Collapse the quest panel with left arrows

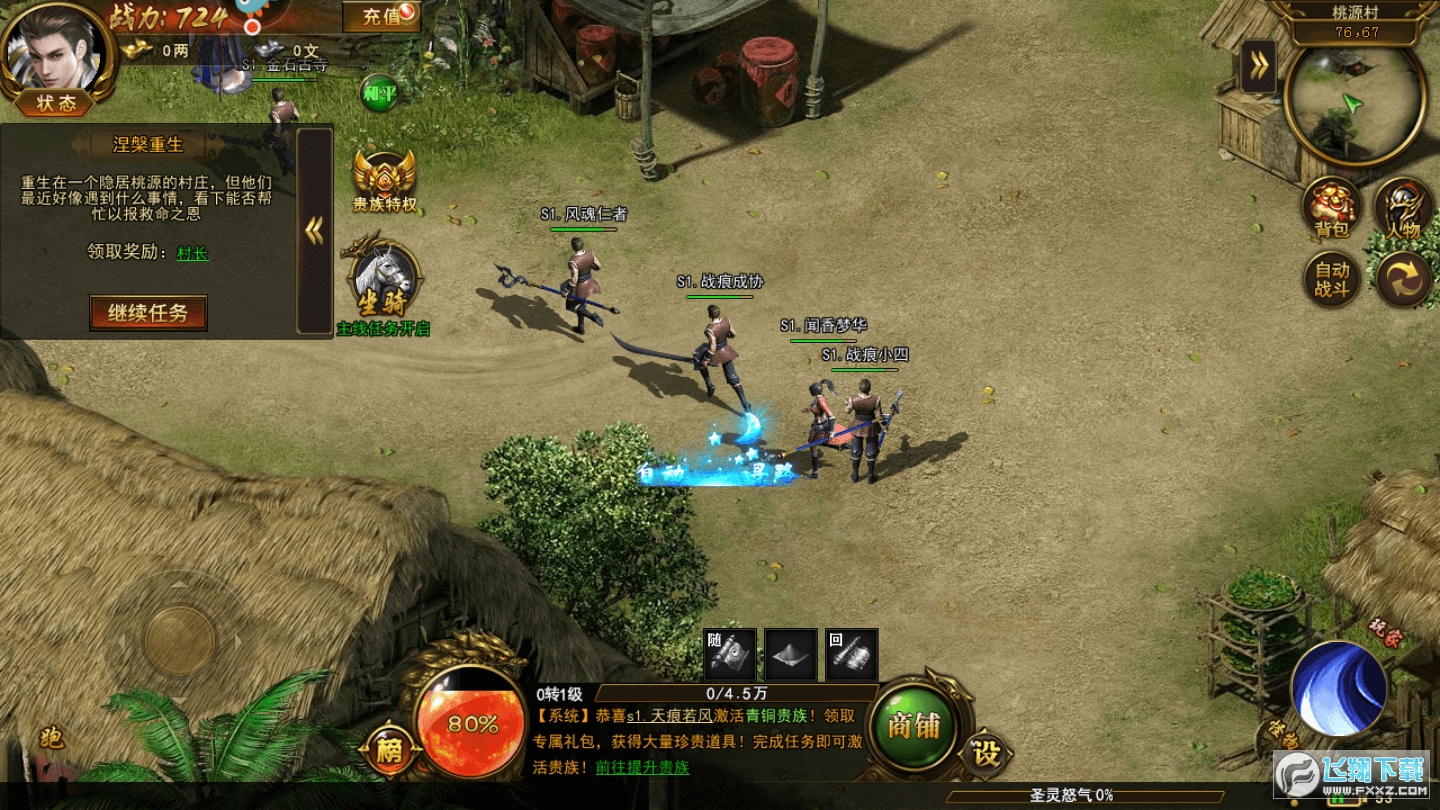pyautogui.click(x=315, y=231)
